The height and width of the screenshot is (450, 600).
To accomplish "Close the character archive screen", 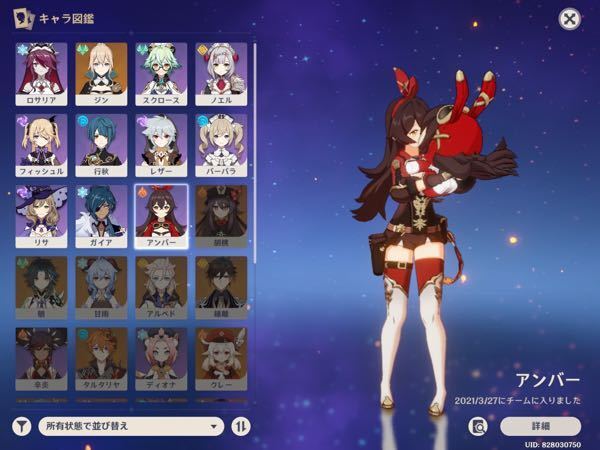I will (x=569, y=19).
